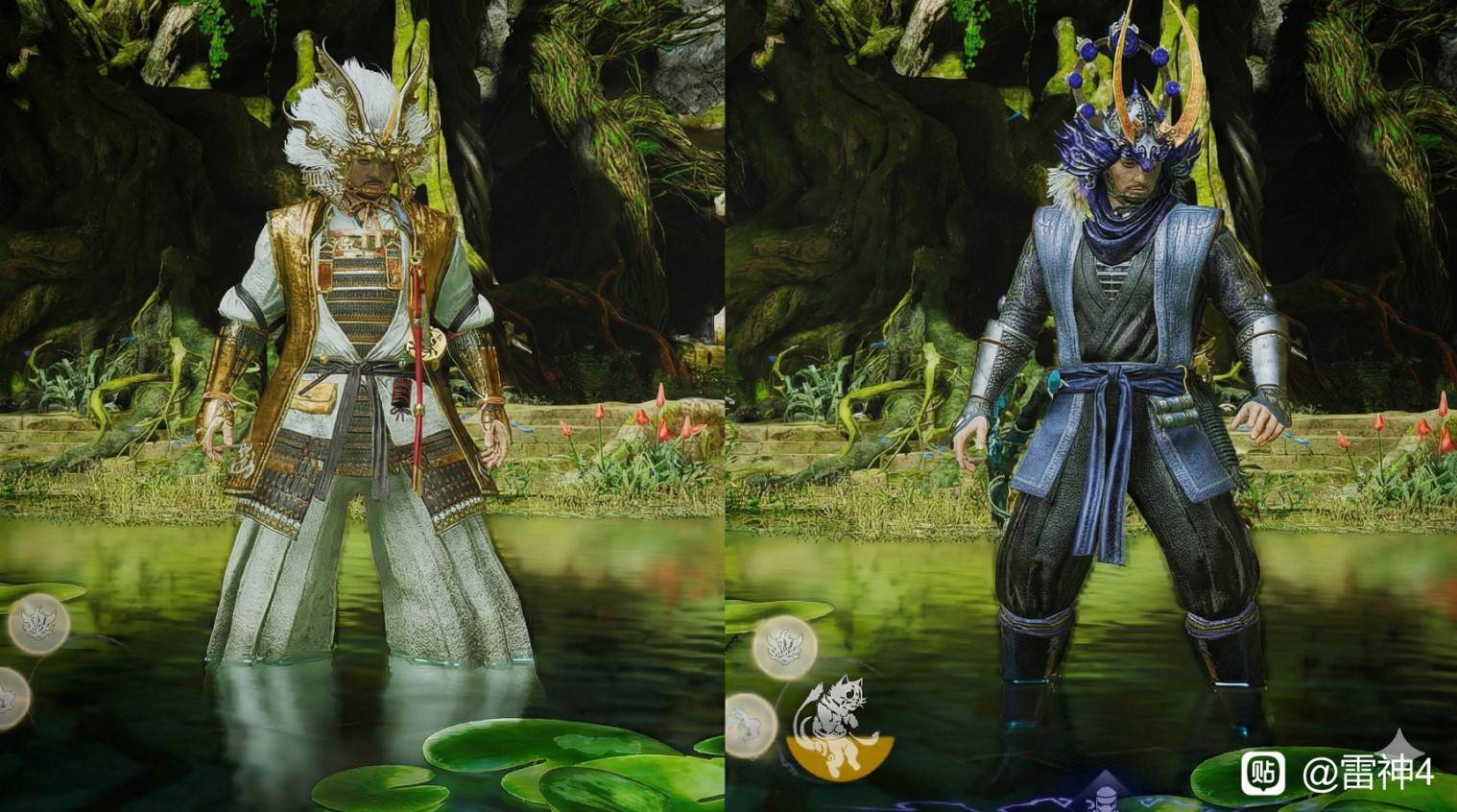Click the Tieba logo beside @雷神4
The image size is (1457, 812).
(x=1263, y=772)
